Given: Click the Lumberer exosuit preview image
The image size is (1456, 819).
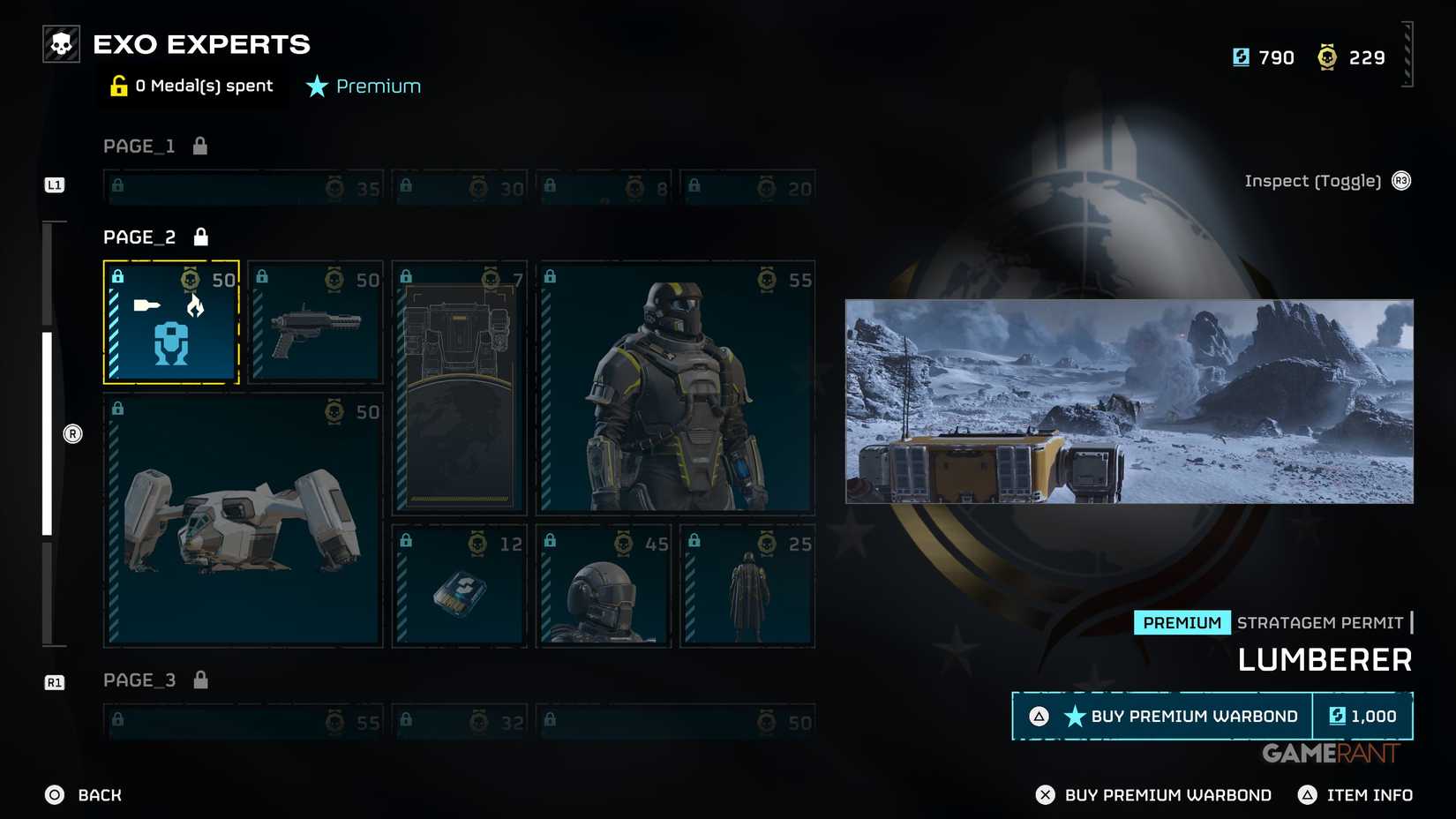Looking at the screenshot, I should click(1130, 402).
